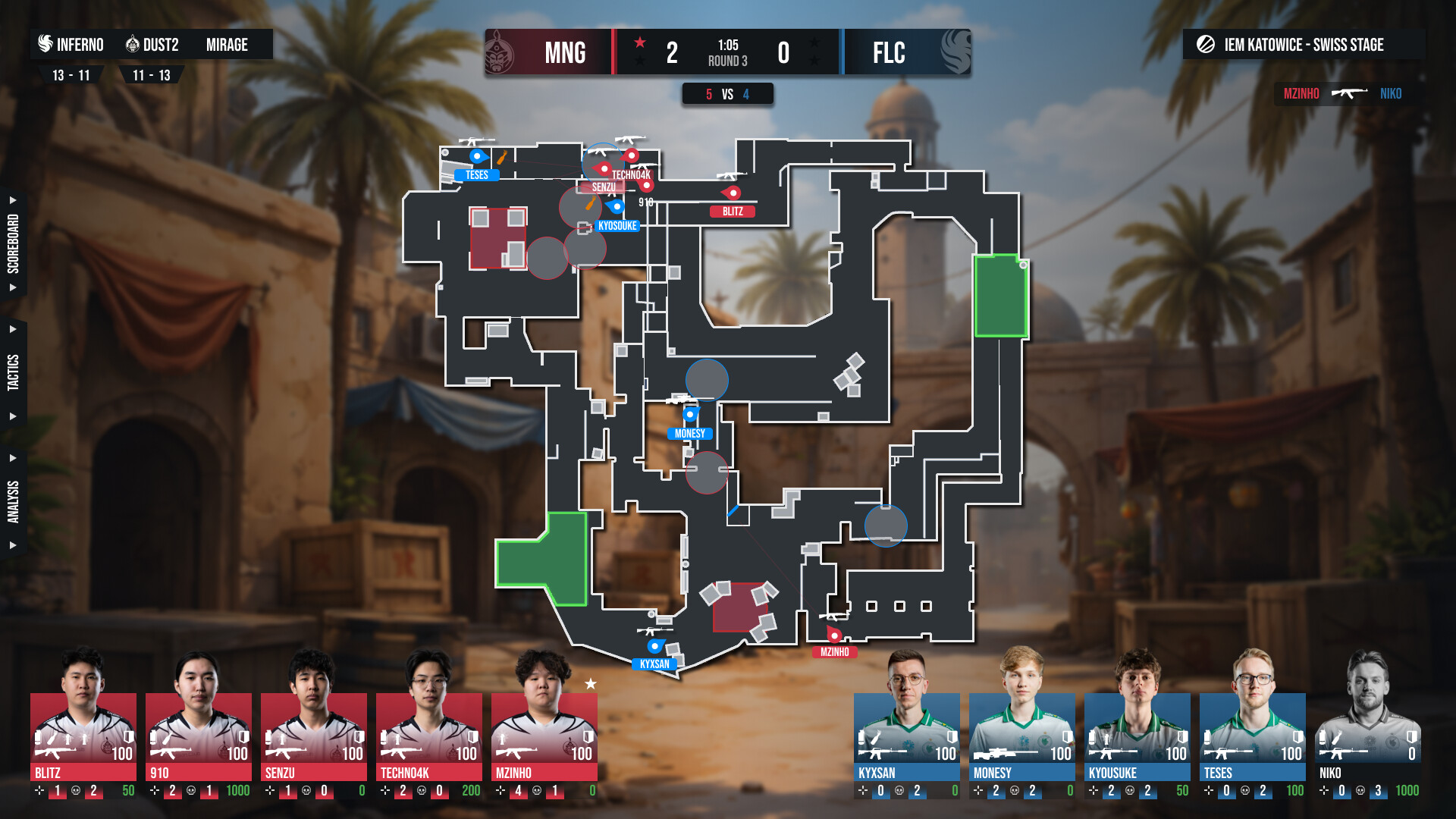Click TESES's player marker near banana

pyautogui.click(x=477, y=156)
